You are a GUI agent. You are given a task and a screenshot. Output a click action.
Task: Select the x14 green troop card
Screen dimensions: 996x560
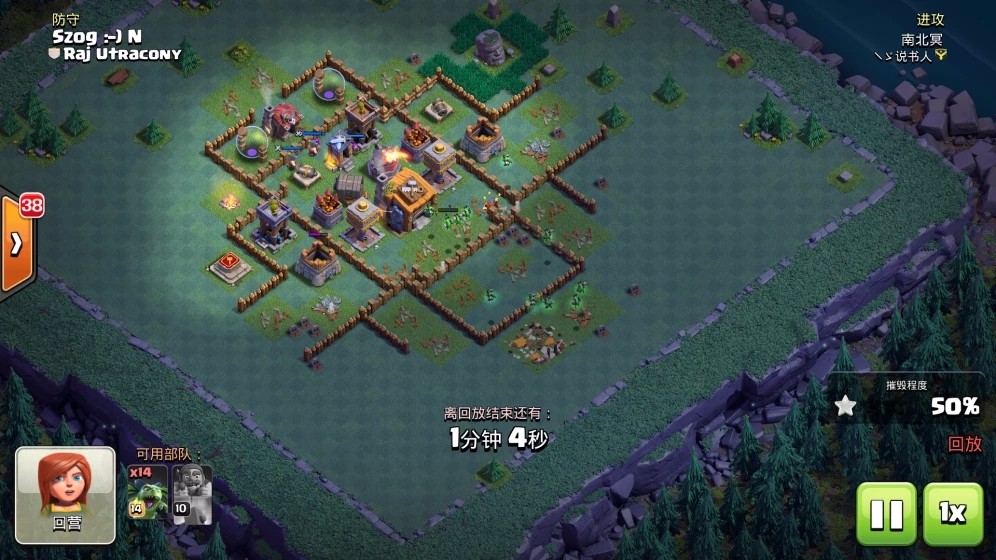[x=148, y=493]
